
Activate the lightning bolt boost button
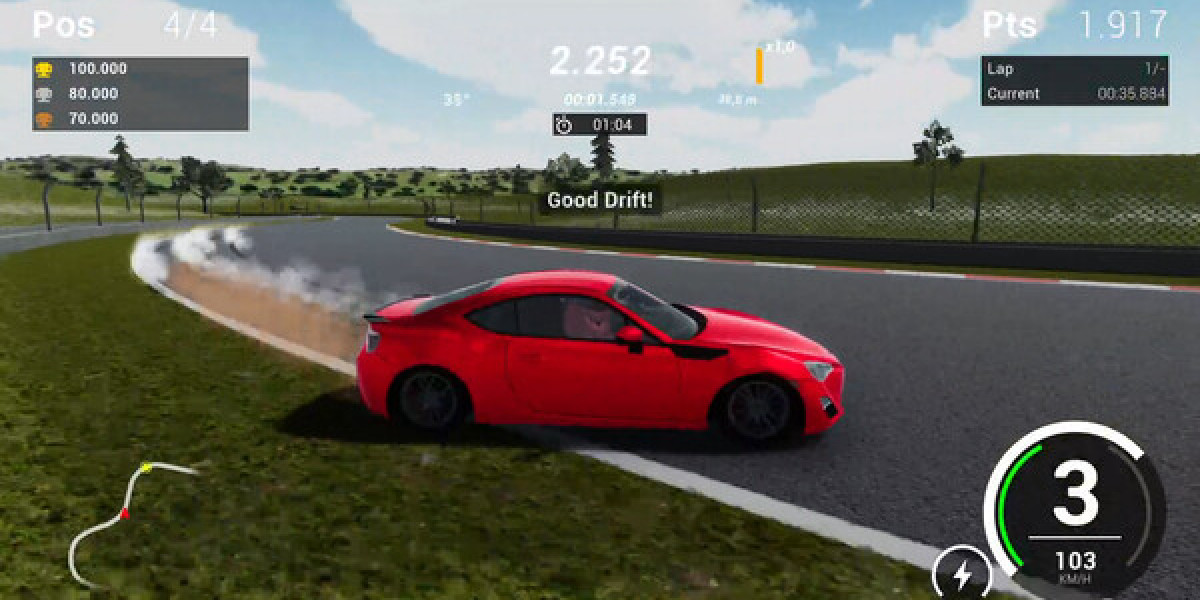[x=961, y=574]
